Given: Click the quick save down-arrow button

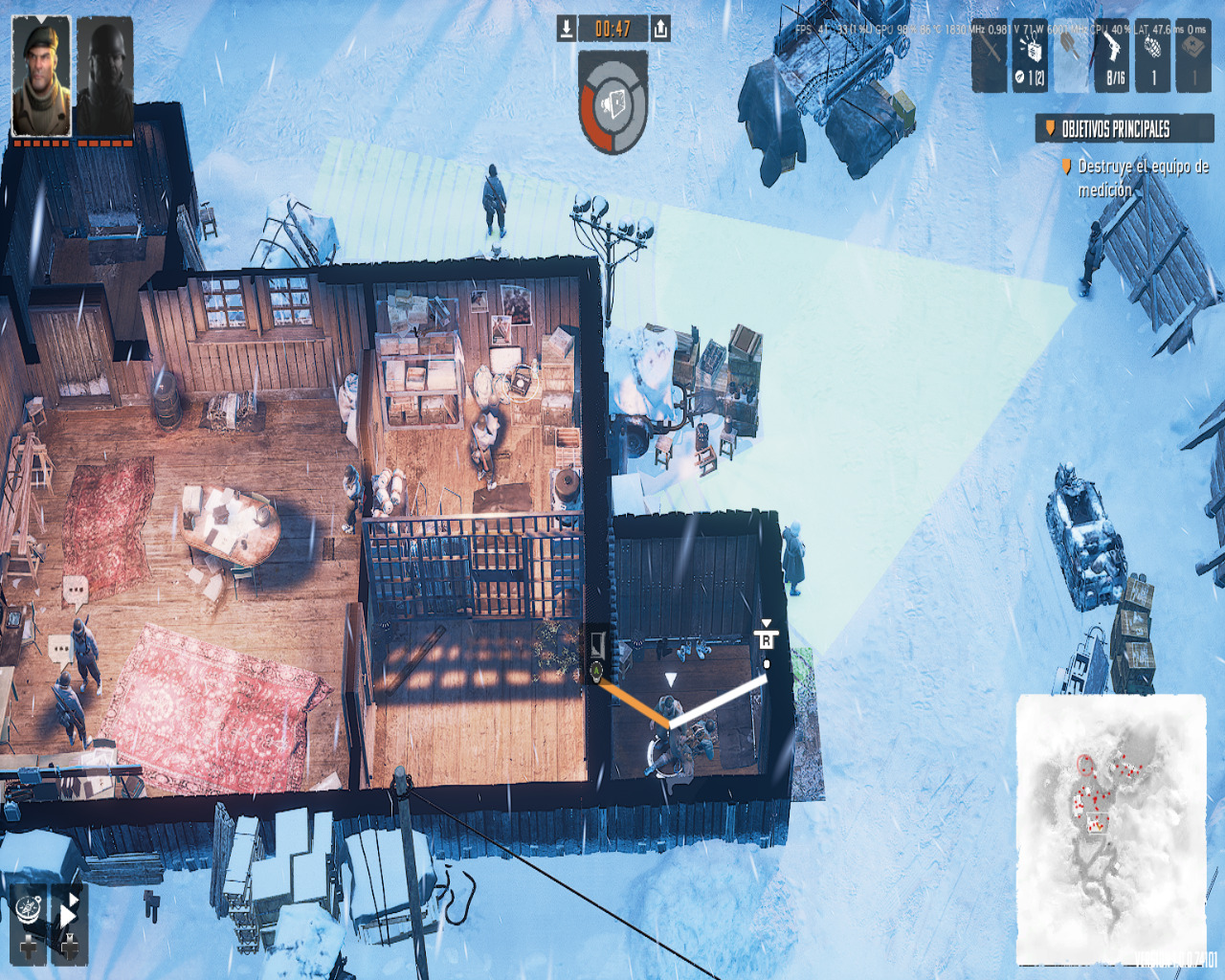Looking at the screenshot, I should coord(567,29).
